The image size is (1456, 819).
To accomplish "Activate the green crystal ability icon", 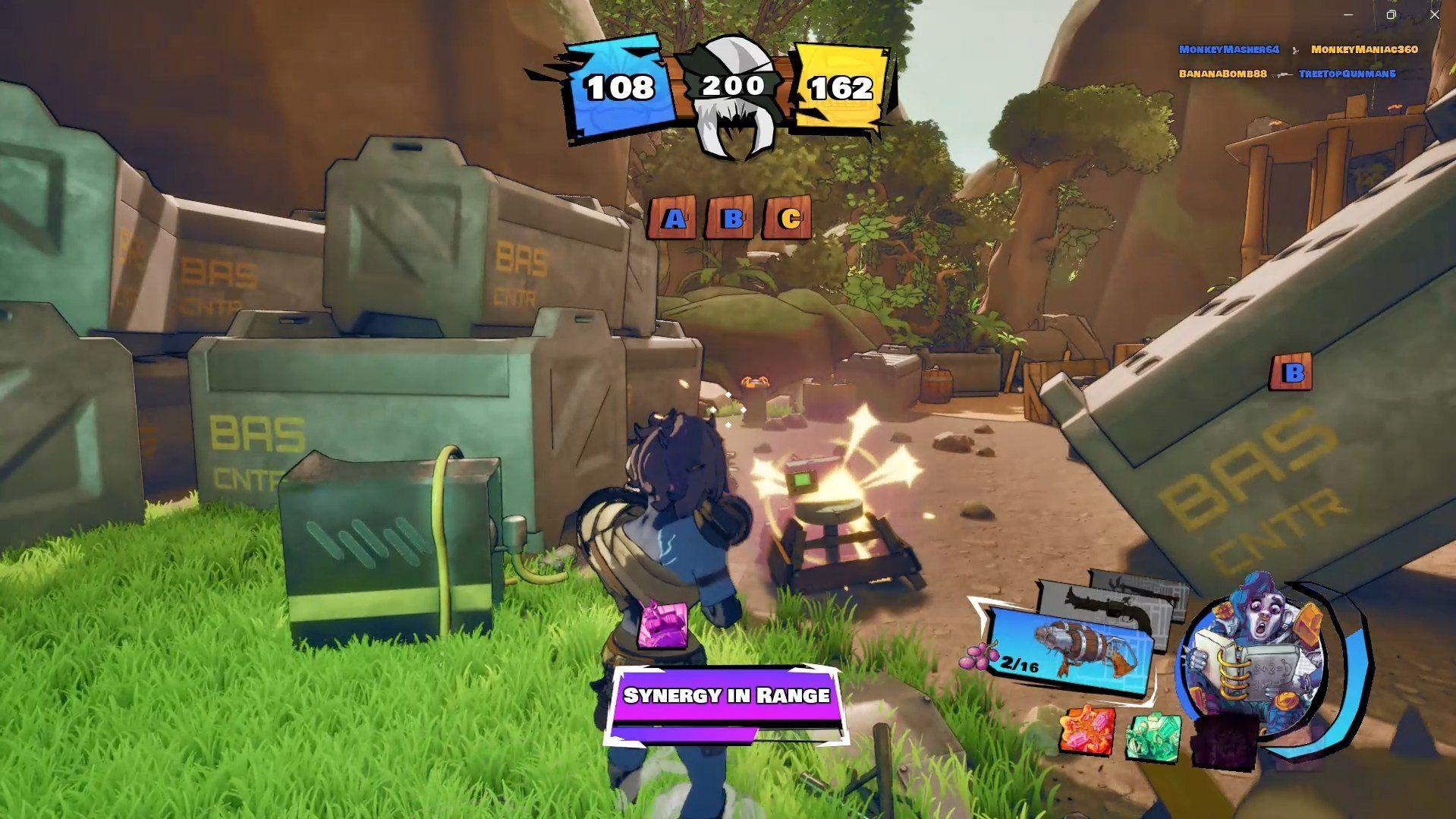I will [1153, 736].
